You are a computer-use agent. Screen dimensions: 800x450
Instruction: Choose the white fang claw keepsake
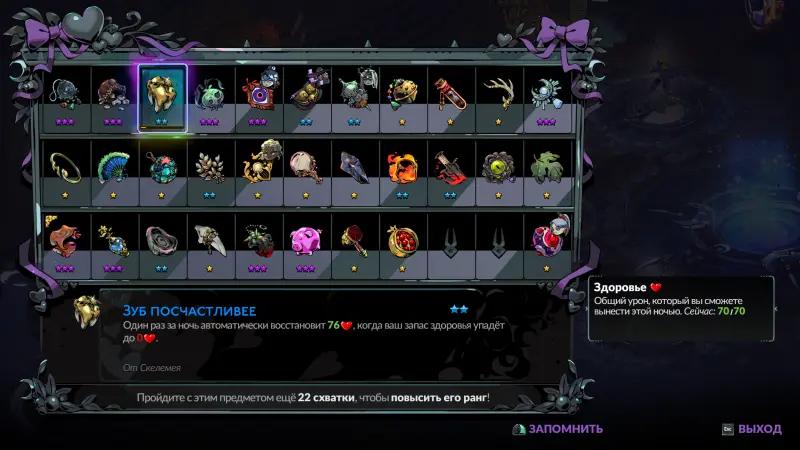[210, 239]
